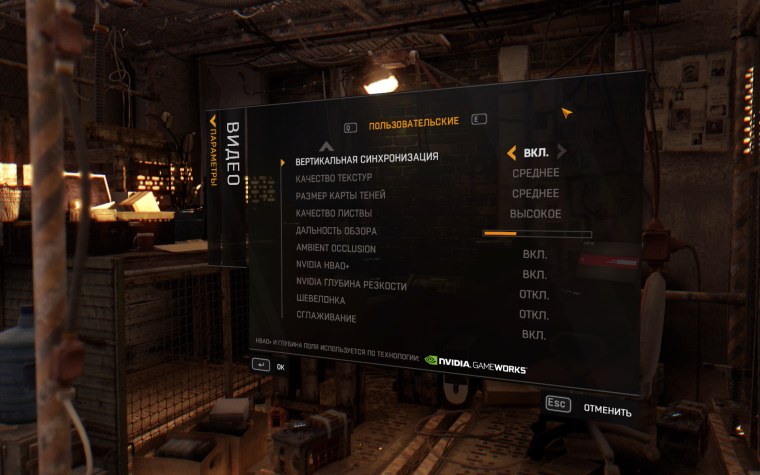Select the Сглаживание option
Image resolution: width=760 pixels, height=475 pixels.
(325, 318)
